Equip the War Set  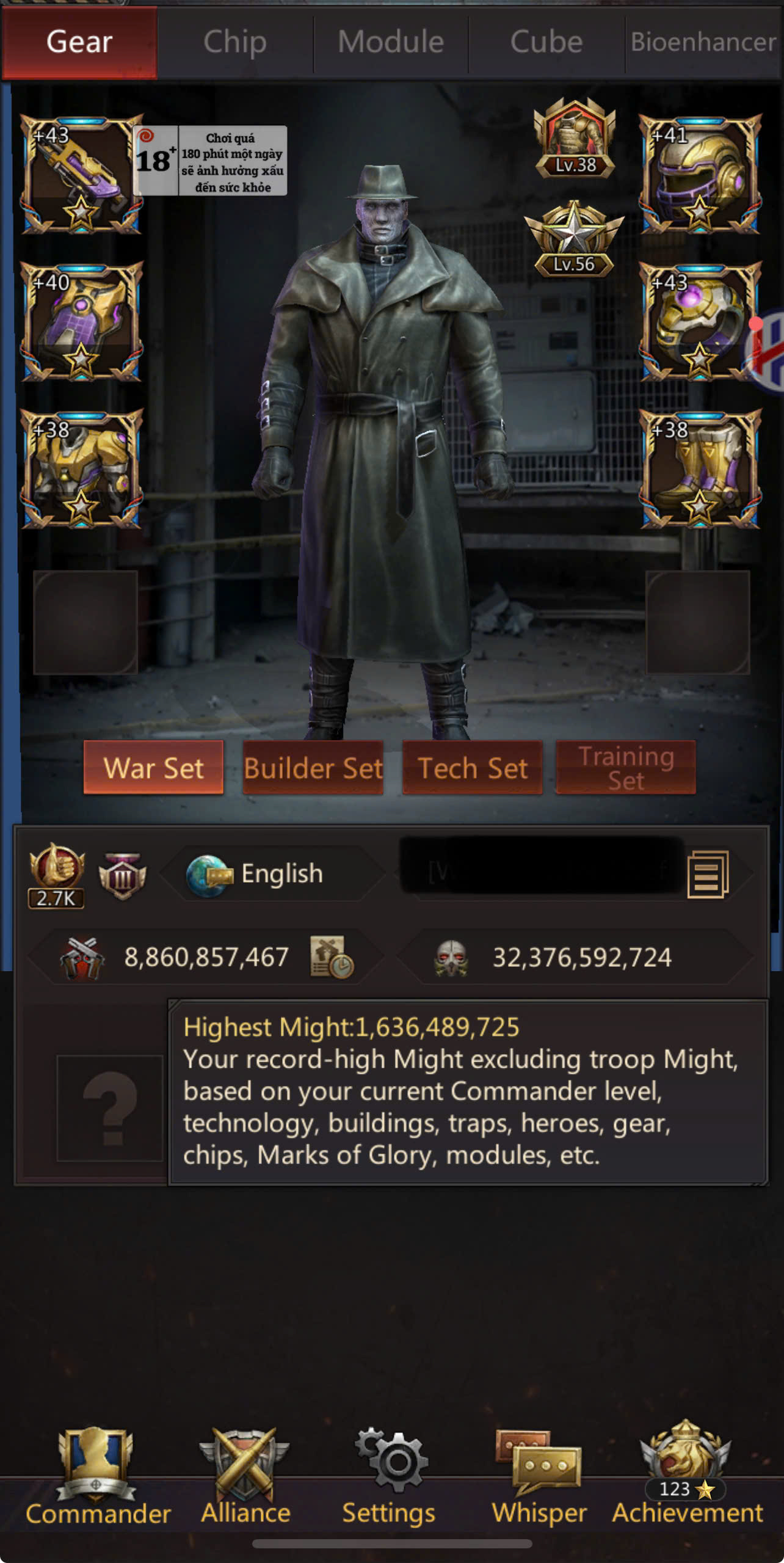click(x=153, y=768)
